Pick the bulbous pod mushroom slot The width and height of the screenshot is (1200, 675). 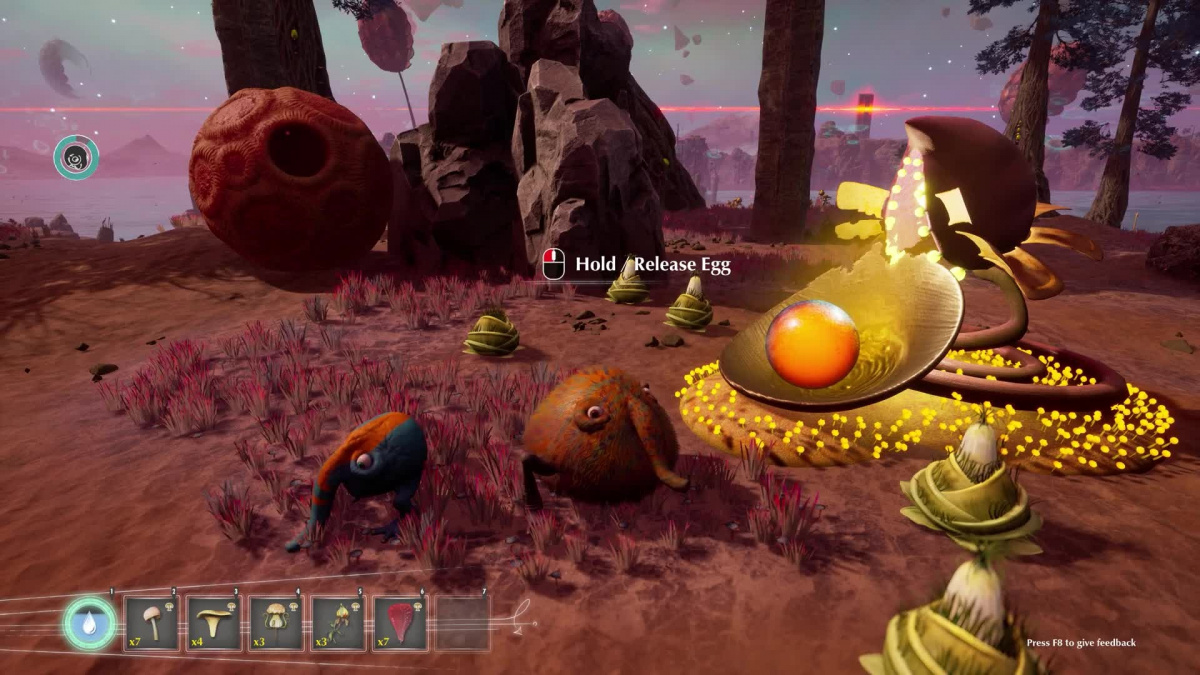pos(275,624)
